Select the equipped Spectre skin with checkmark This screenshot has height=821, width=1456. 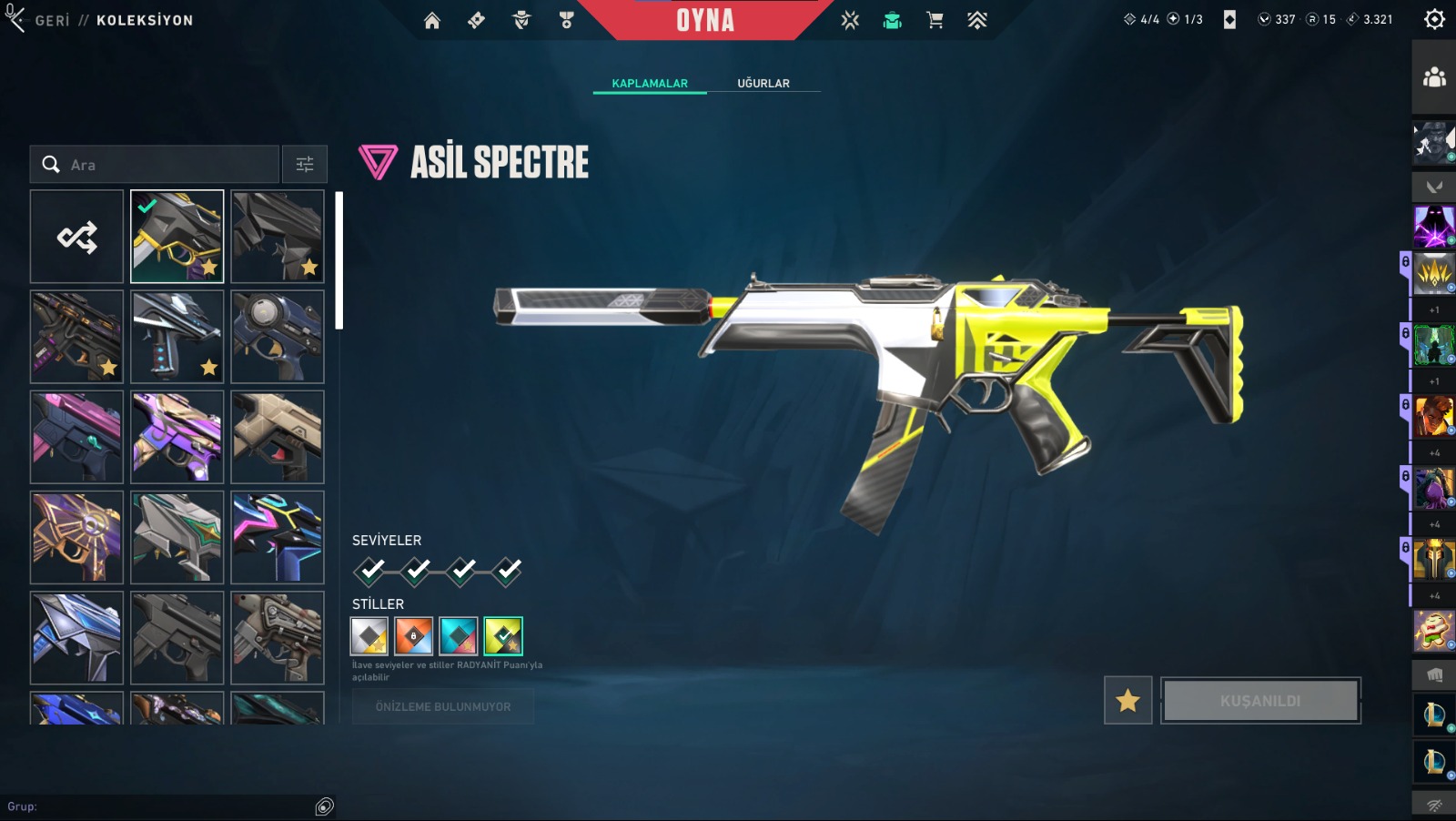(x=177, y=237)
